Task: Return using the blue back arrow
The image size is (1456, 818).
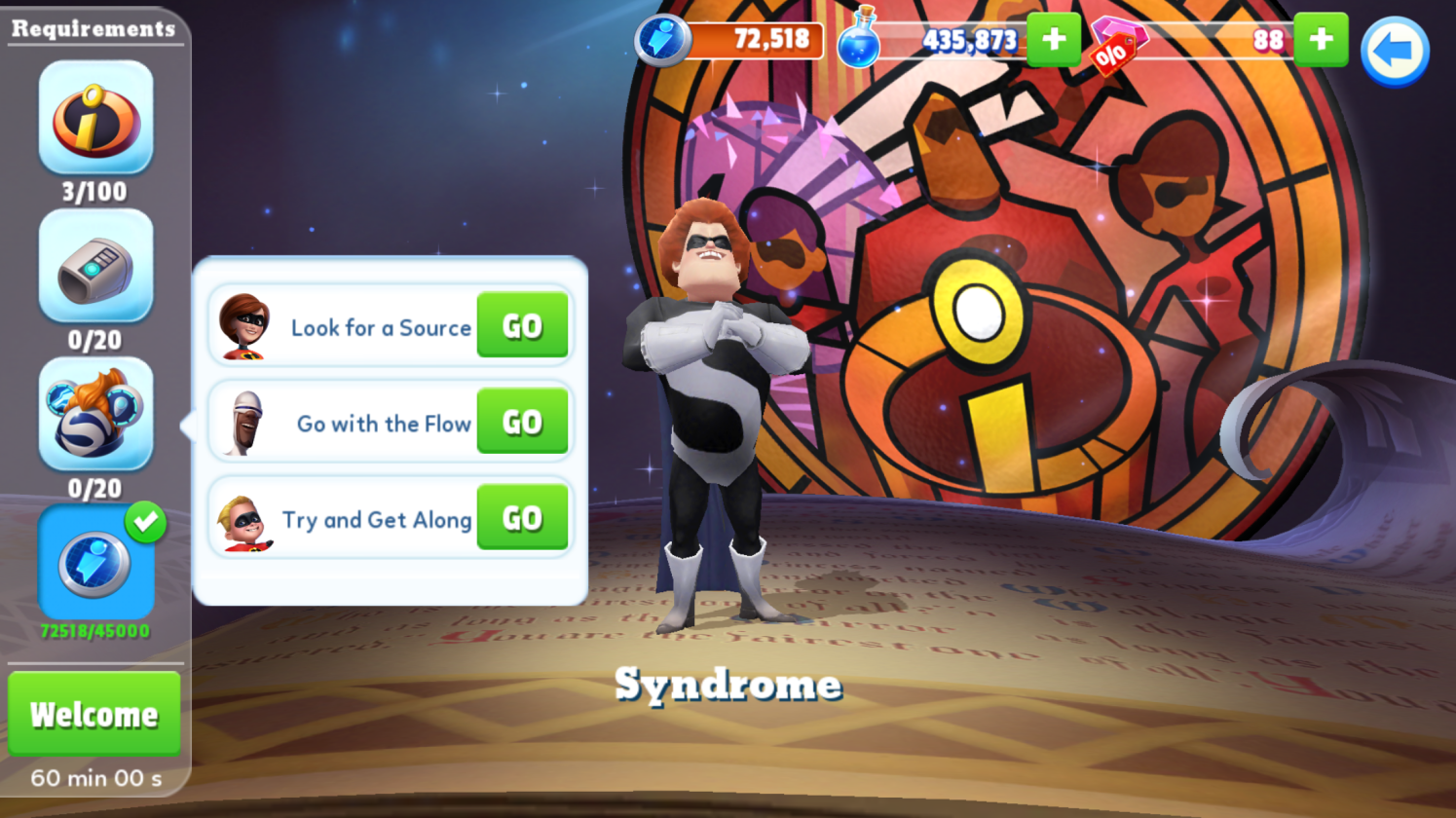Action: pos(1394,52)
